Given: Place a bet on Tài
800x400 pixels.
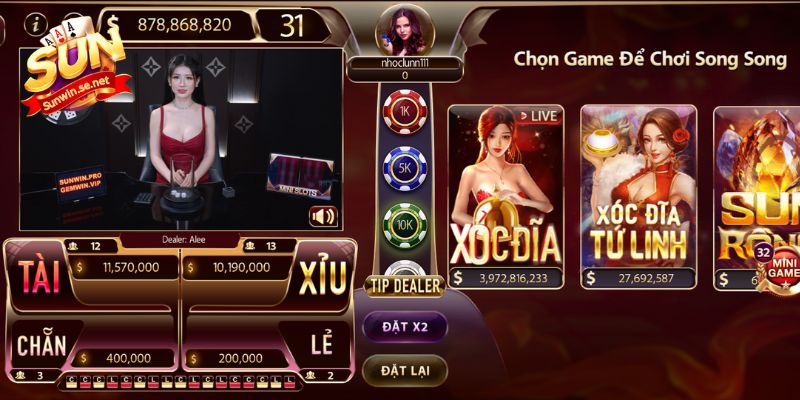Looking at the screenshot, I should click(40, 278).
